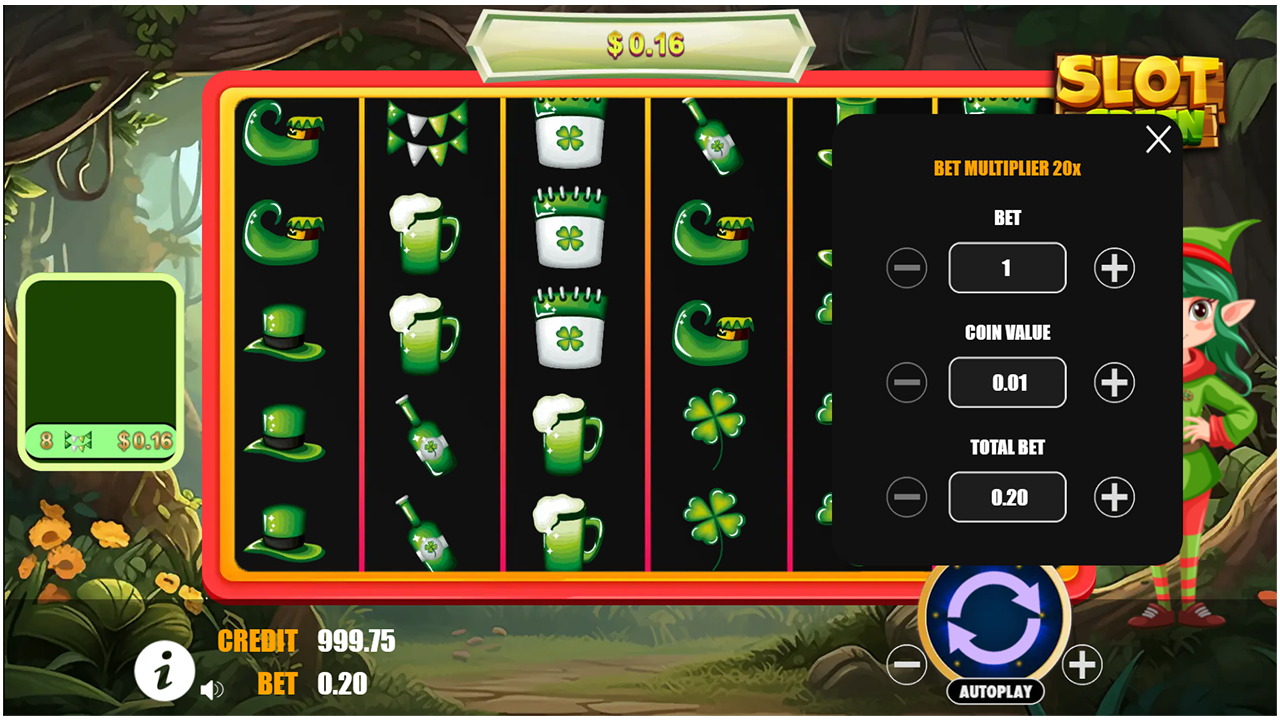Start AUTOPLAY mode
This screenshot has width=1280, height=720.
click(995, 691)
